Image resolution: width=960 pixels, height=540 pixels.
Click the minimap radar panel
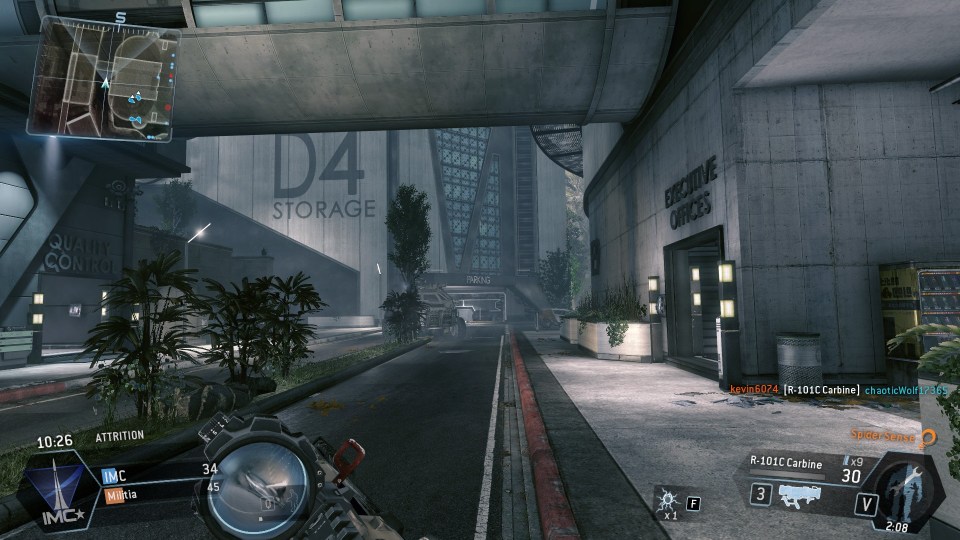click(105, 80)
